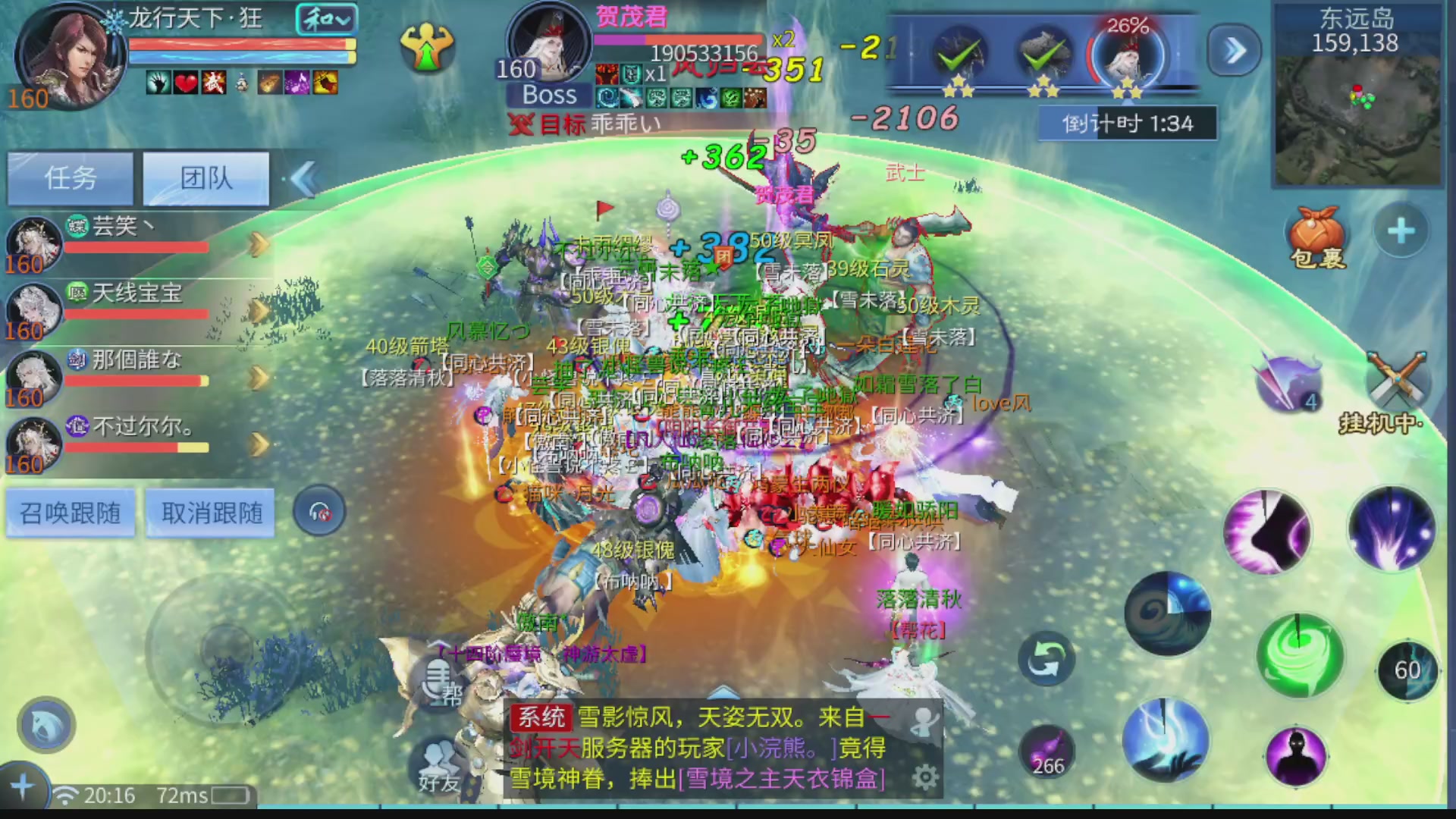Switch to the 任务 tab
This screenshot has width=1456, height=819.
point(70,177)
